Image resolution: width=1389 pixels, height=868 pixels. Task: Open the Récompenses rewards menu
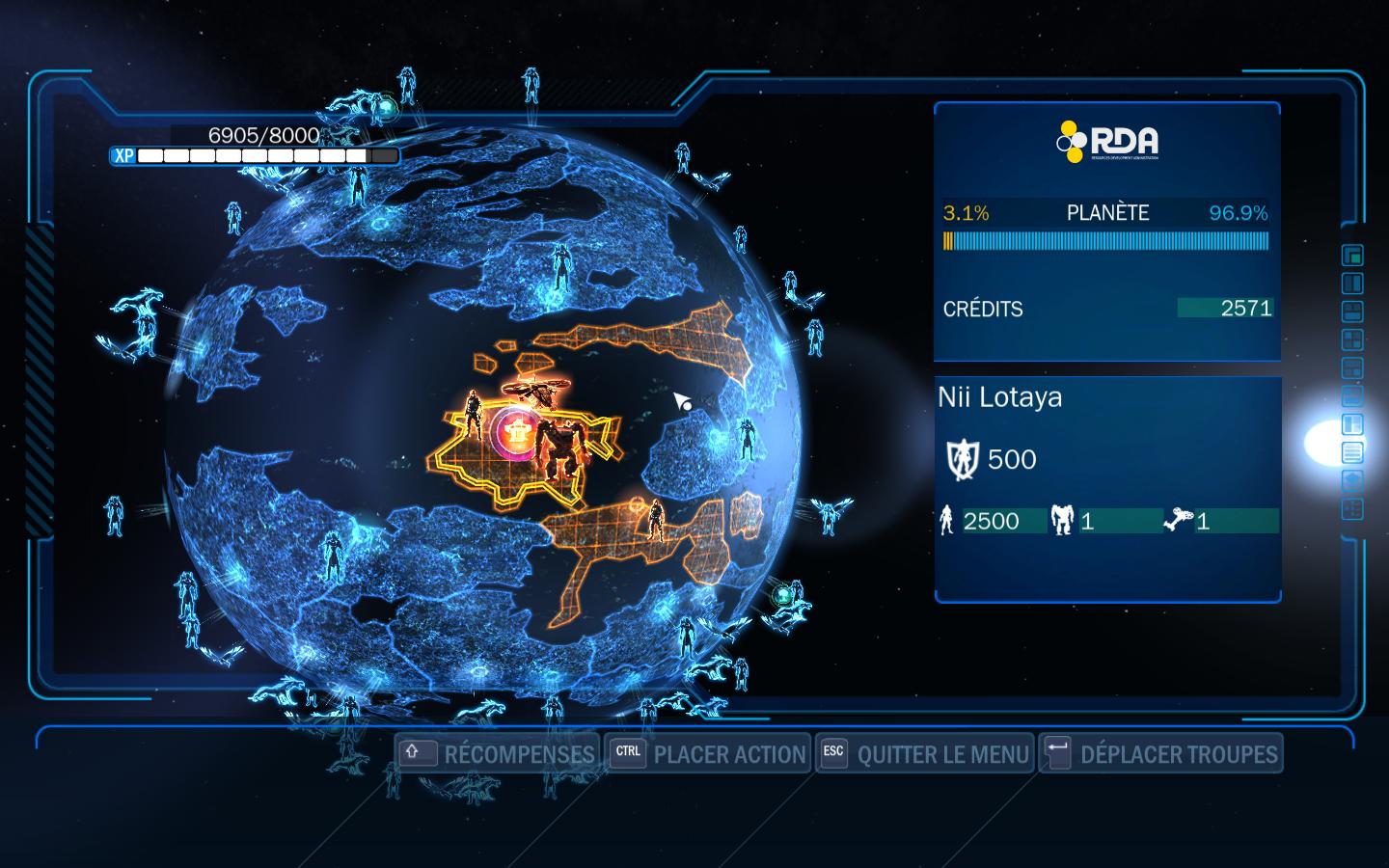click(x=498, y=754)
